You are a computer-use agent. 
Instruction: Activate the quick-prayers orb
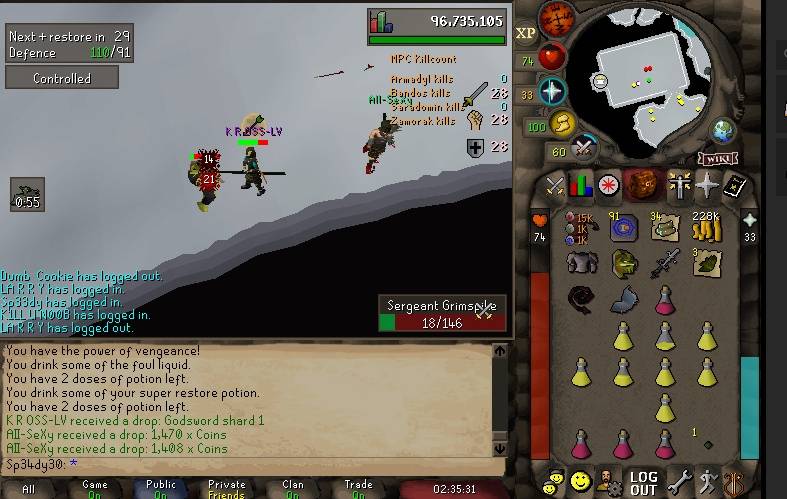(x=553, y=91)
